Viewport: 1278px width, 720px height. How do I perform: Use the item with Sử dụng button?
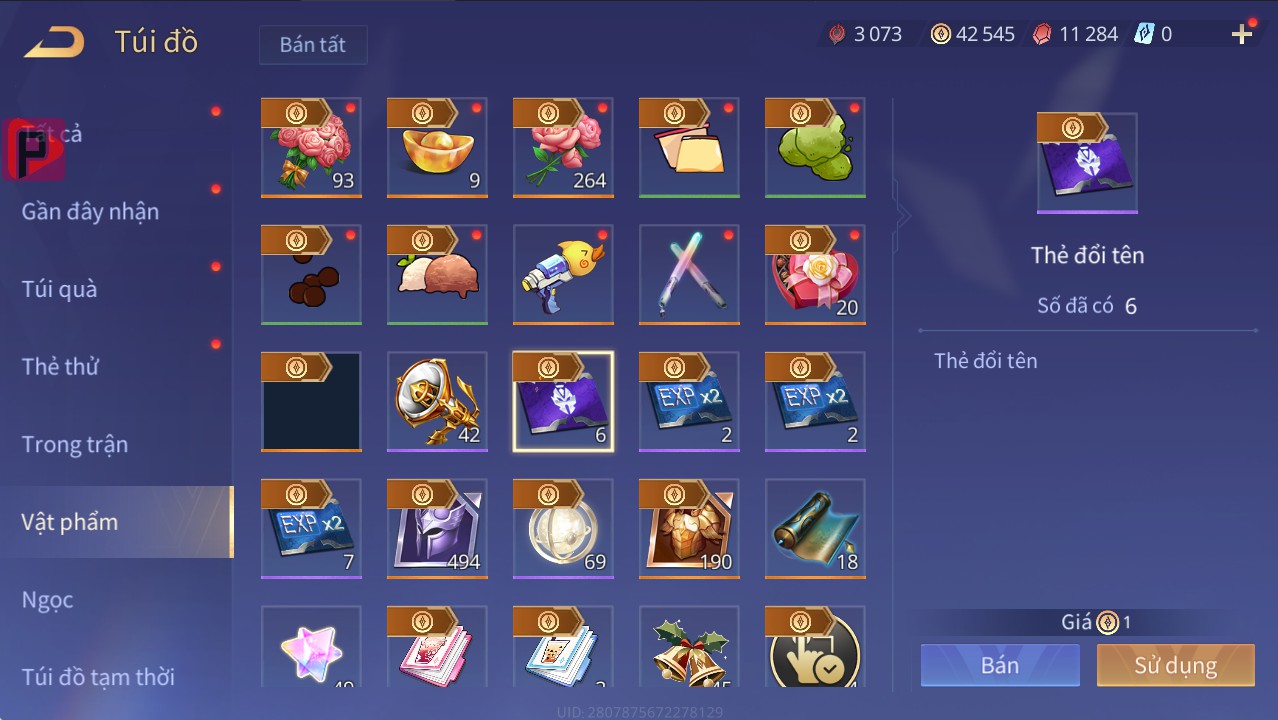click(1175, 665)
